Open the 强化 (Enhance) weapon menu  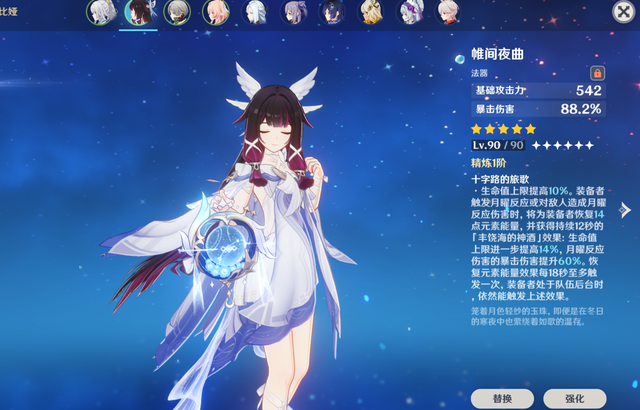click(x=573, y=397)
